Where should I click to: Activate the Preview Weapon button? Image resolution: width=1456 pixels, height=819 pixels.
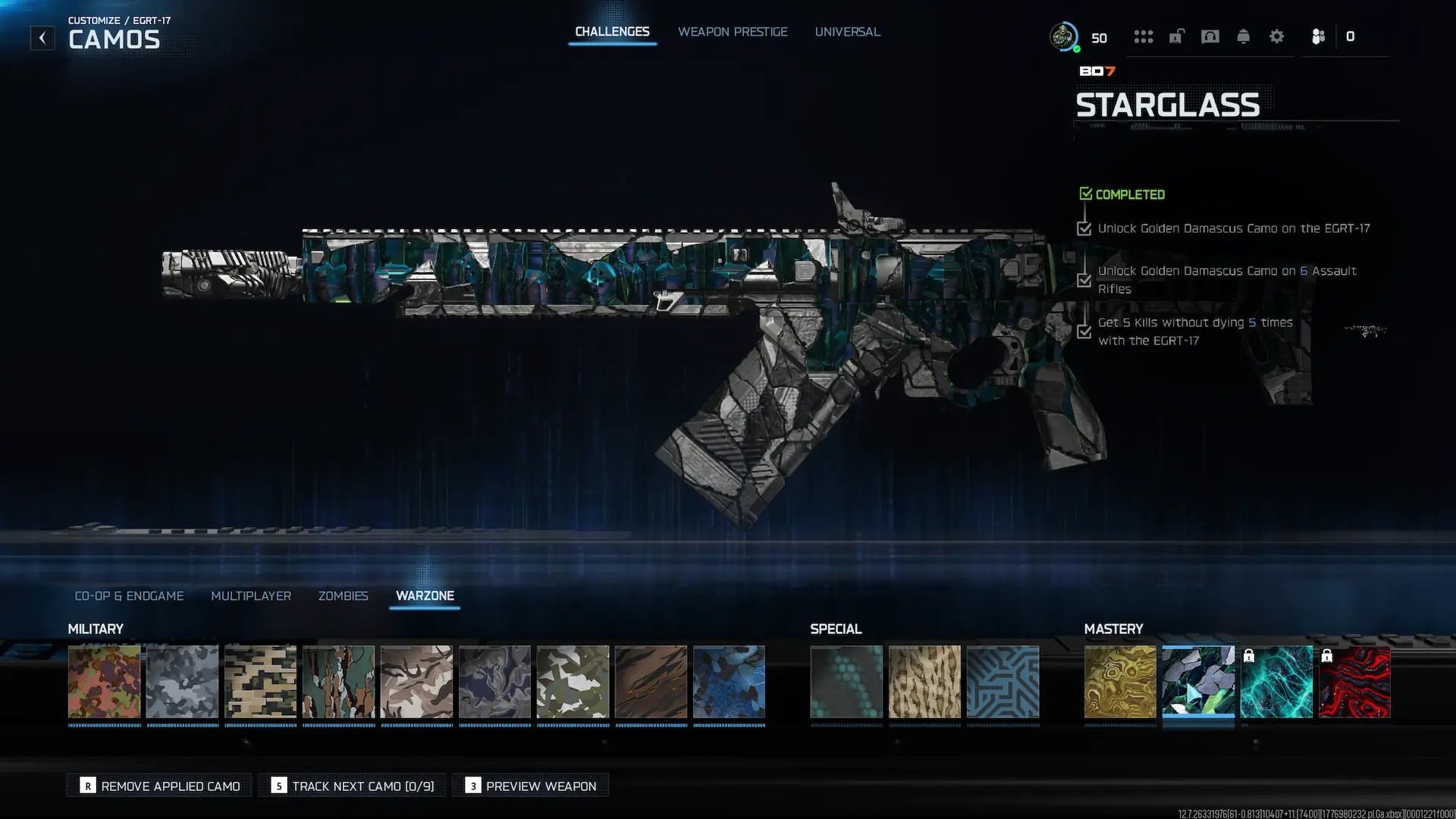tap(531, 786)
